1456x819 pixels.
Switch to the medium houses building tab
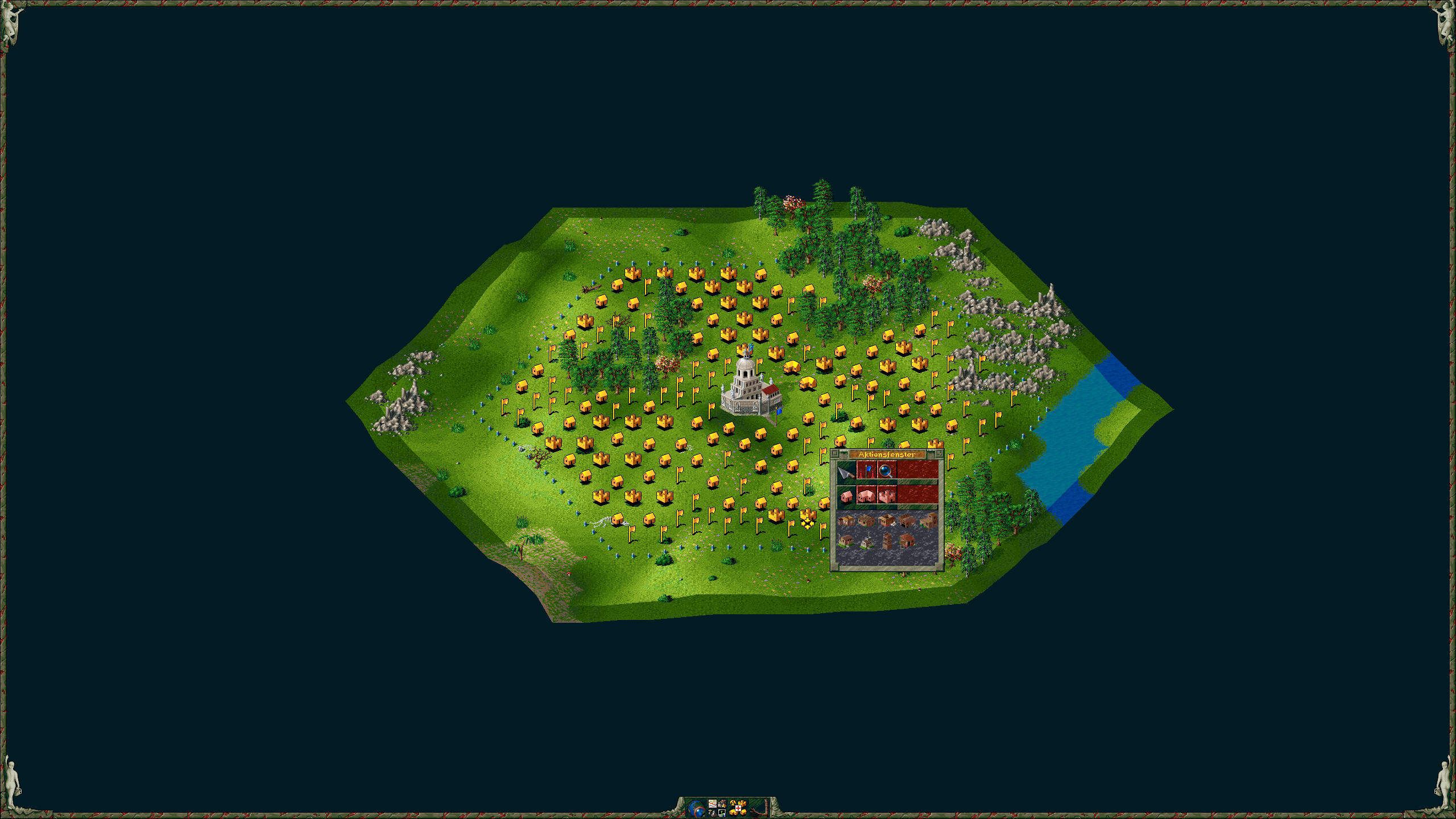(x=866, y=497)
